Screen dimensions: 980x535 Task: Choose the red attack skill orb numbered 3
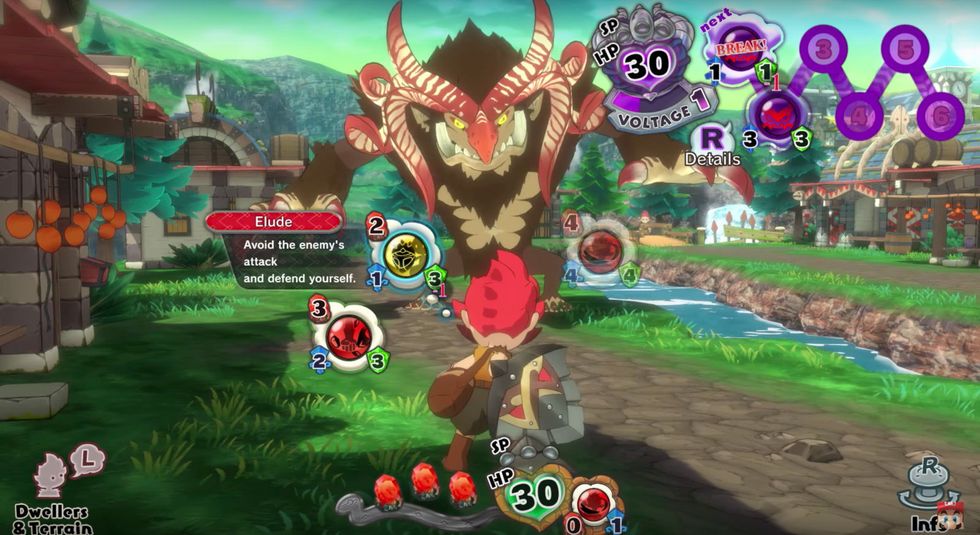click(347, 336)
